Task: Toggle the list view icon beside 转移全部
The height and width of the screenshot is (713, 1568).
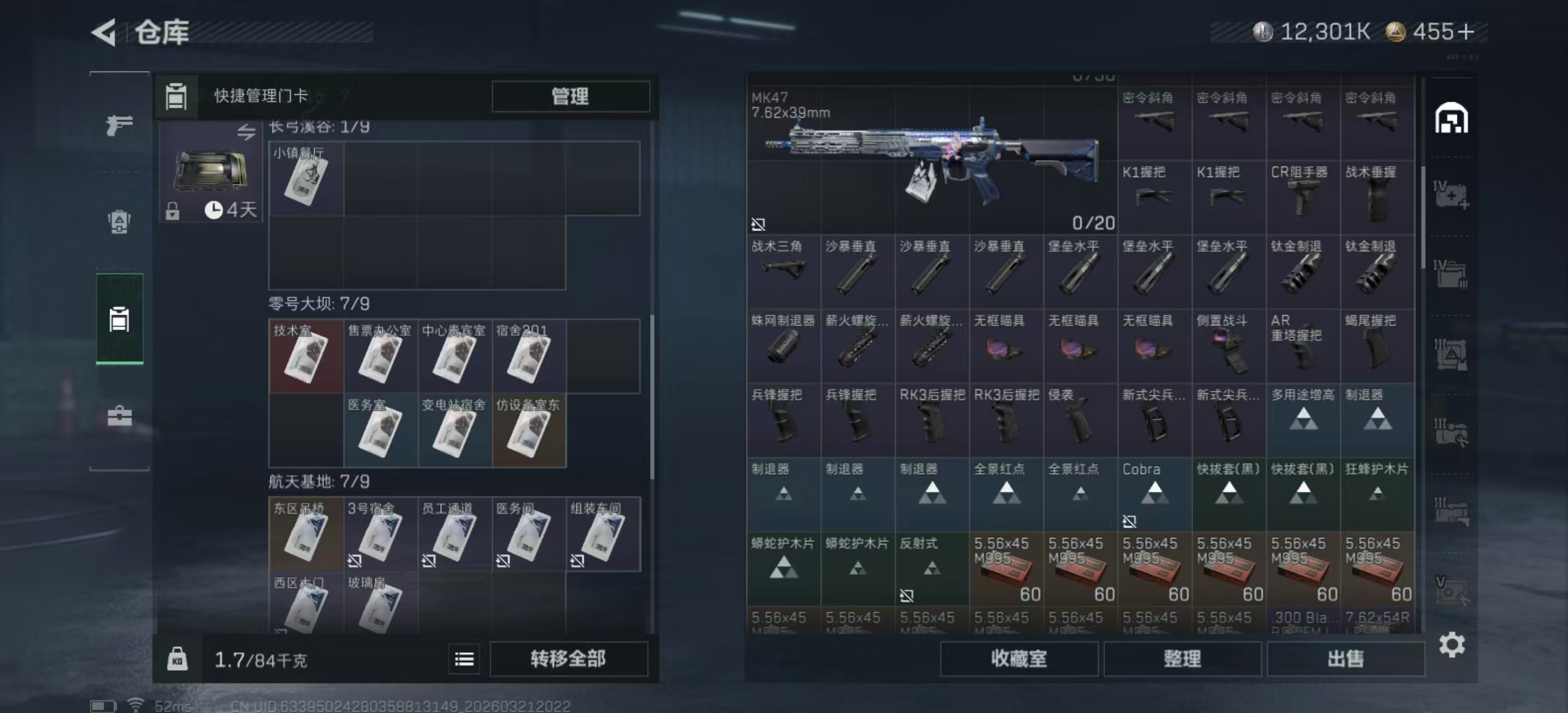Action: 464,659
